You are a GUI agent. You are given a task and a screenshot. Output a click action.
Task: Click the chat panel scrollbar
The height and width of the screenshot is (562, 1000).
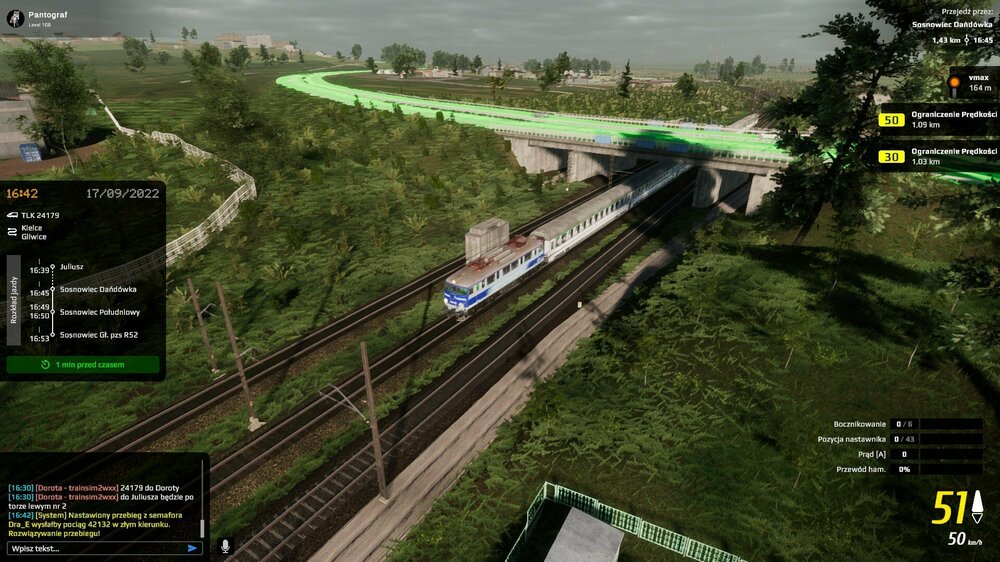click(x=203, y=527)
